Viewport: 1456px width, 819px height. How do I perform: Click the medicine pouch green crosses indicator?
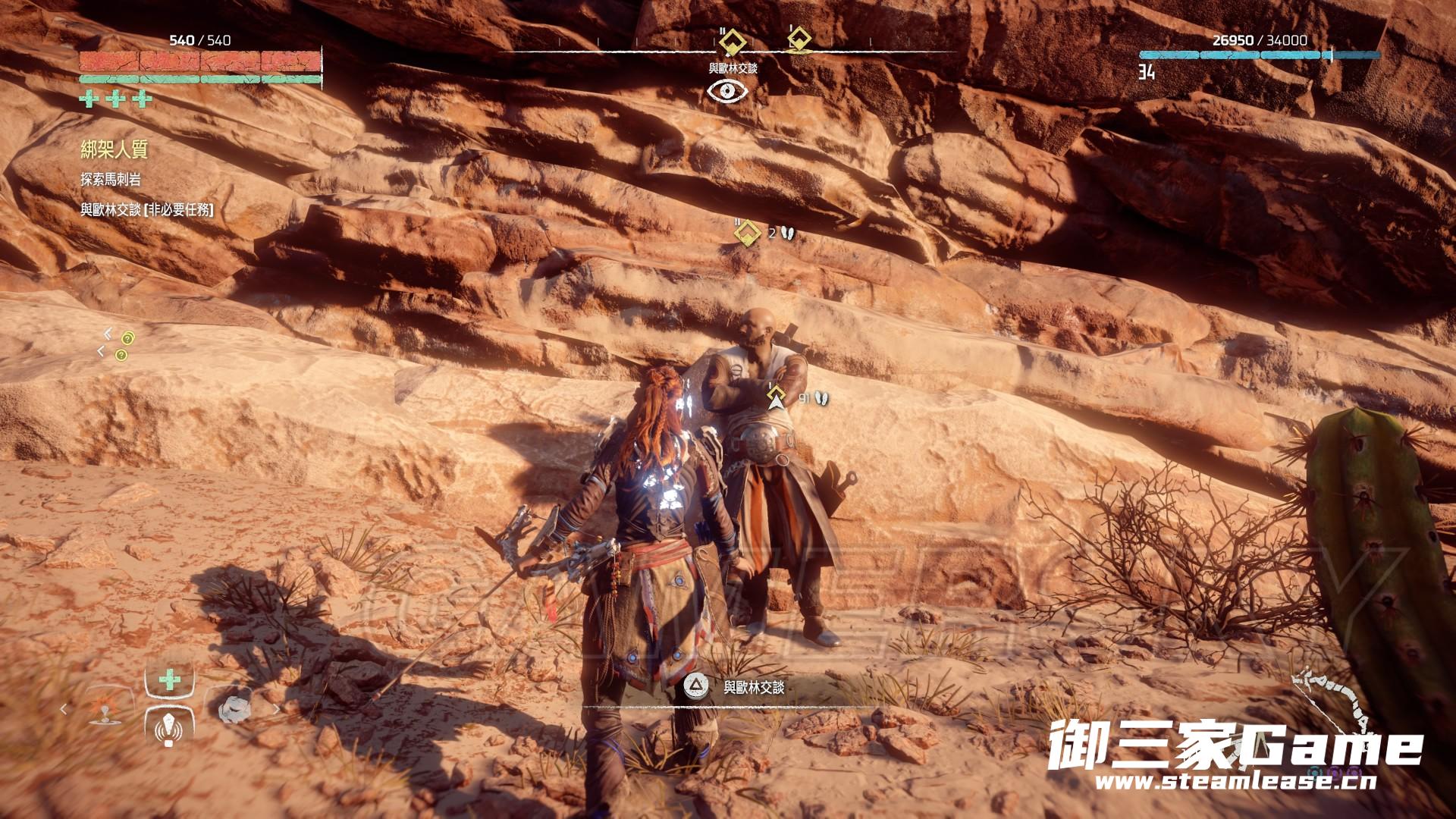coord(116,99)
